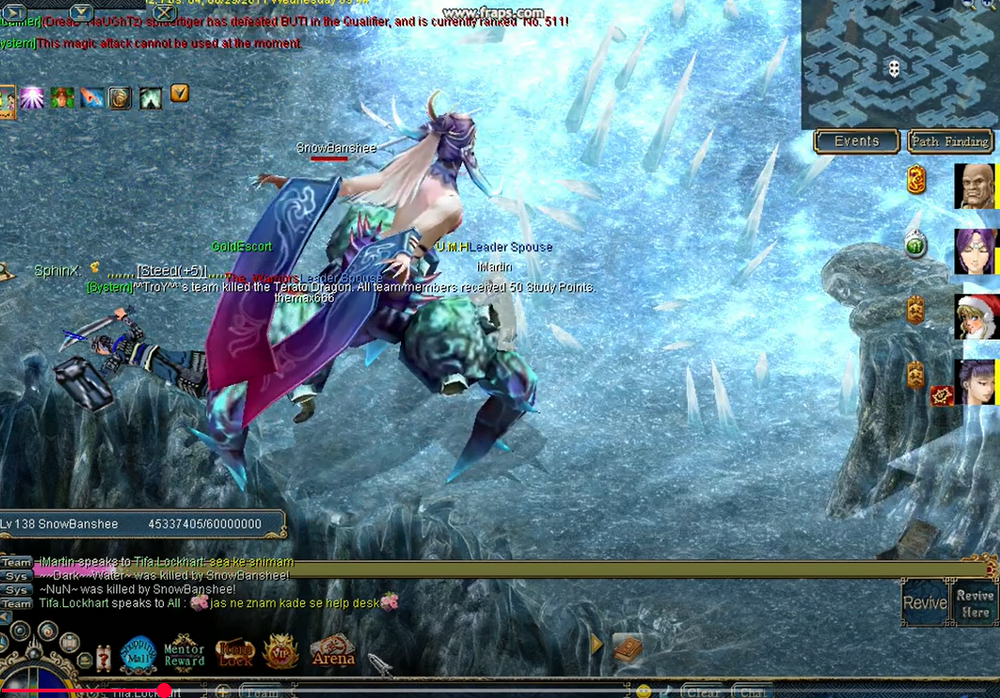The width and height of the screenshot is (1000, 698).
Task: Expand the orange down-arrow buff toggle
Action: pos(180,93)
